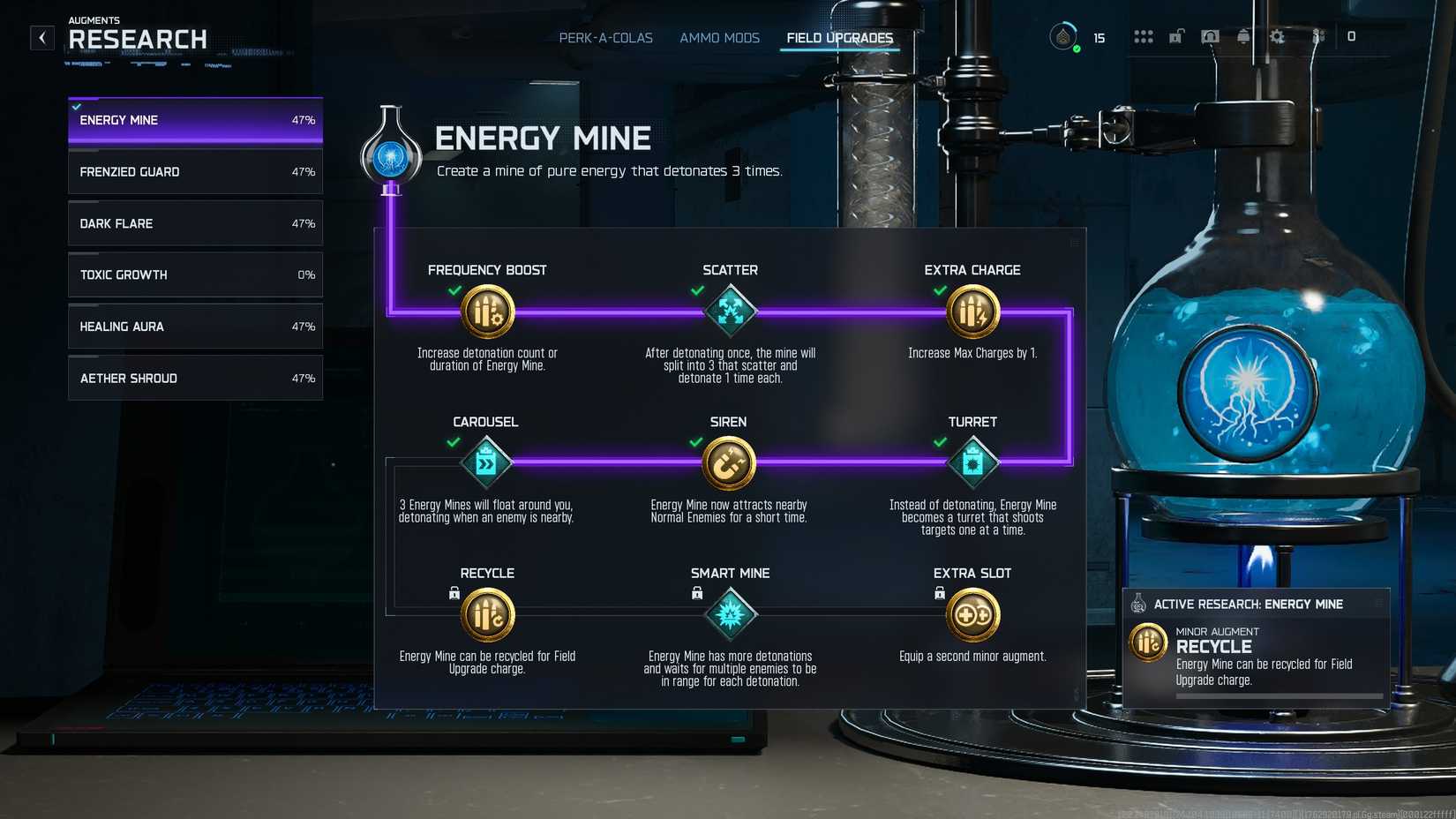Click the green checkmark on Frequency Boost
Screen dimensions: 1456x819
point(454,288)
